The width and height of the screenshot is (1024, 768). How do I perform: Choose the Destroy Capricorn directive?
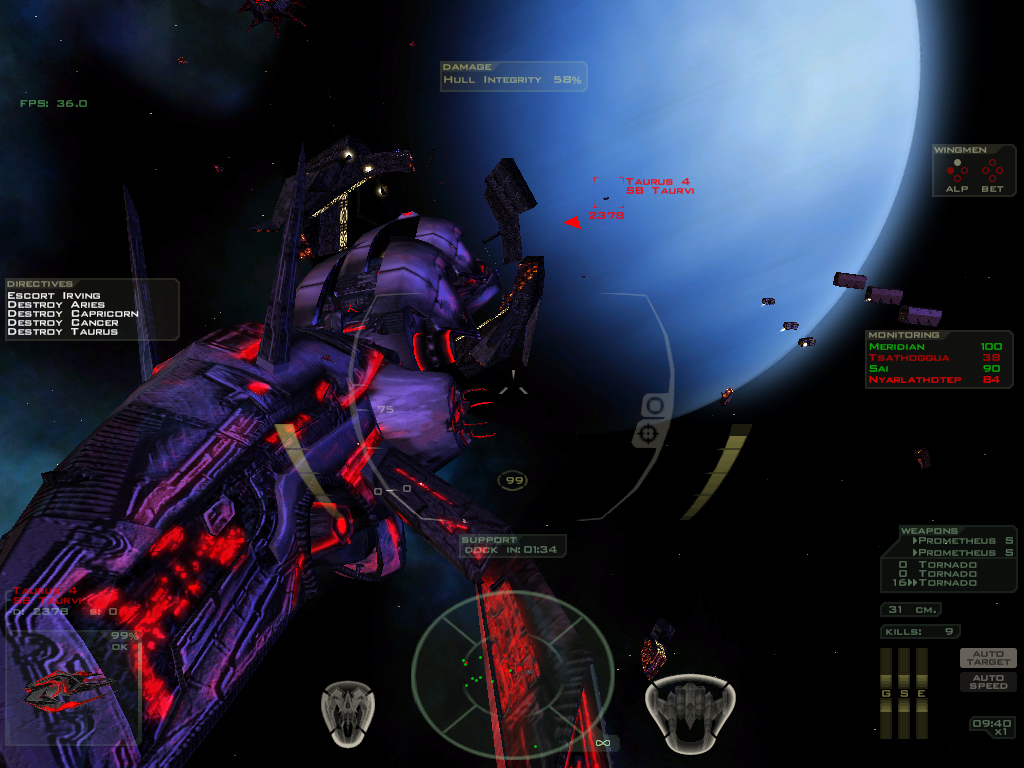72,314
